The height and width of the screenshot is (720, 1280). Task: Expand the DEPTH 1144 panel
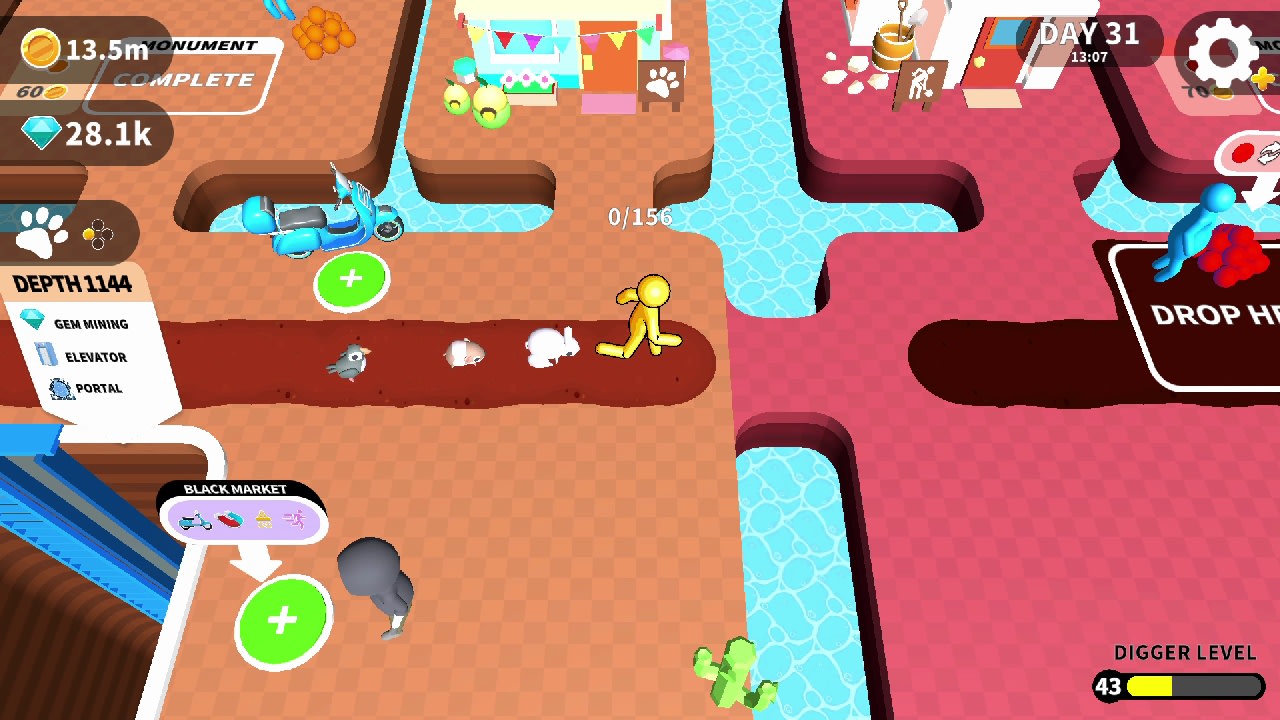pyautogui.click(x=73, y=283)
